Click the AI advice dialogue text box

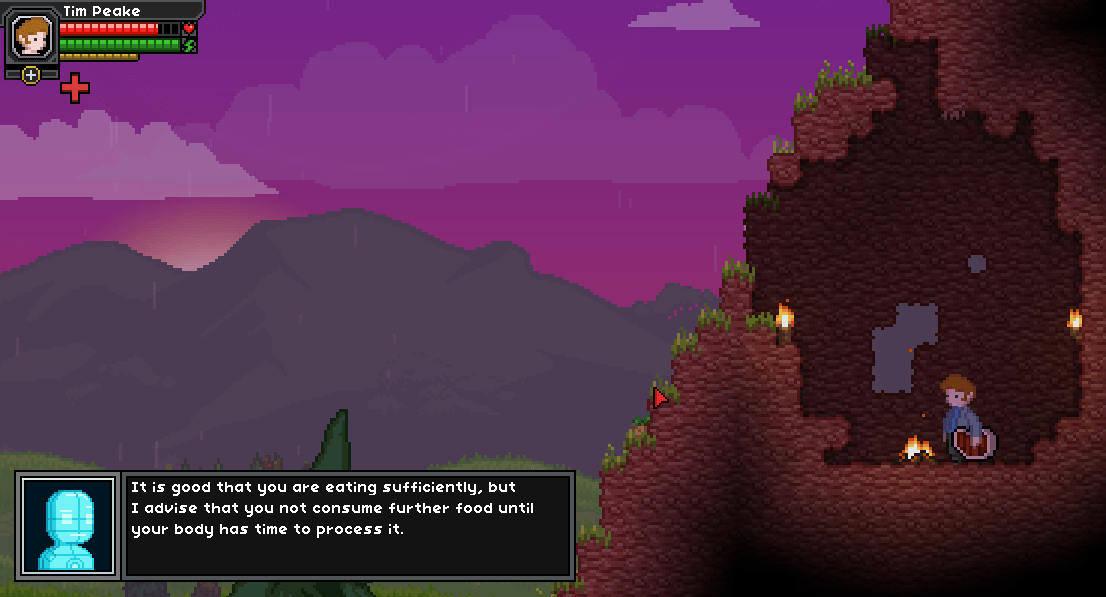click(348, 524)
